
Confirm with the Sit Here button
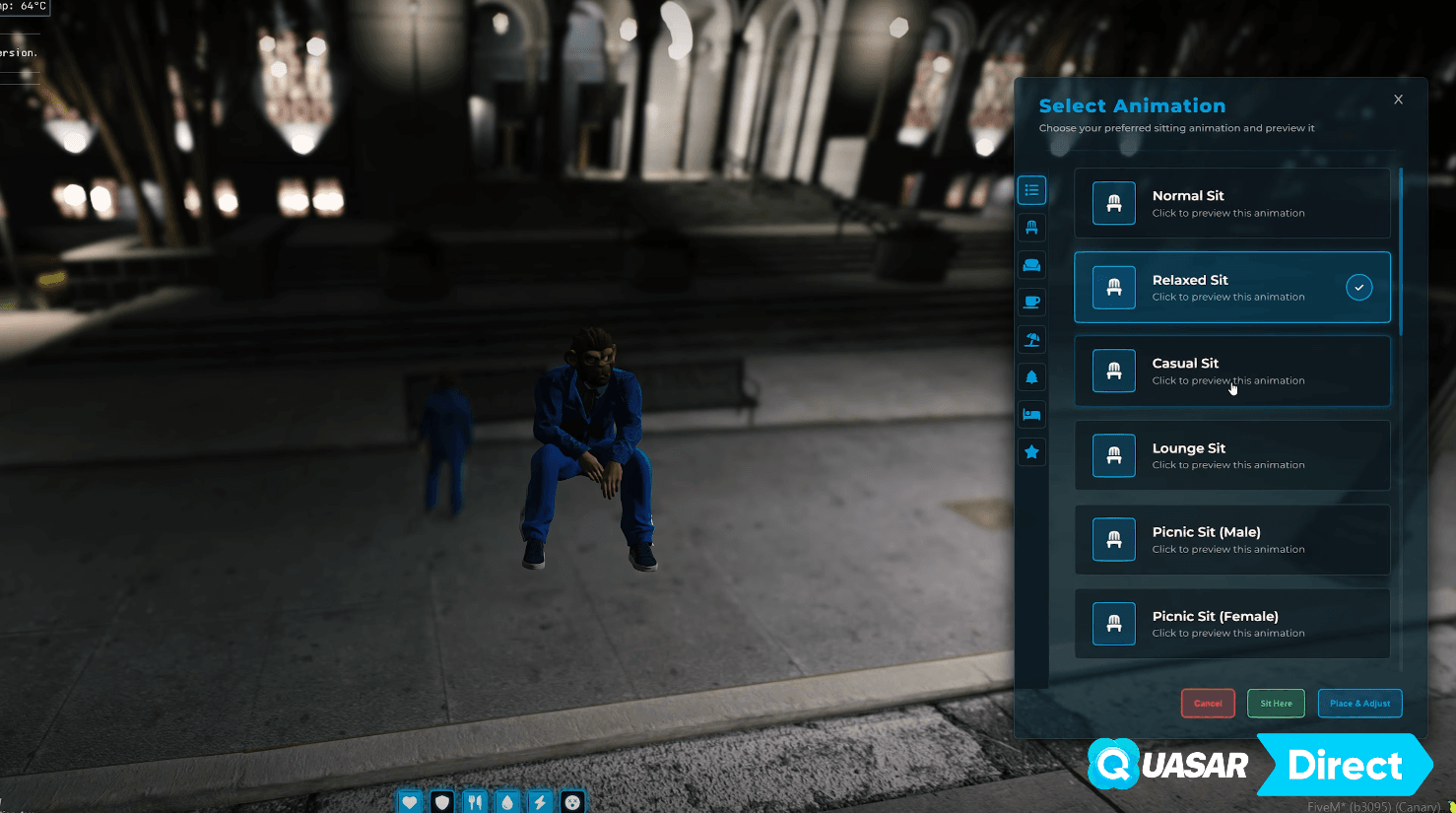tap(1276, 704)
